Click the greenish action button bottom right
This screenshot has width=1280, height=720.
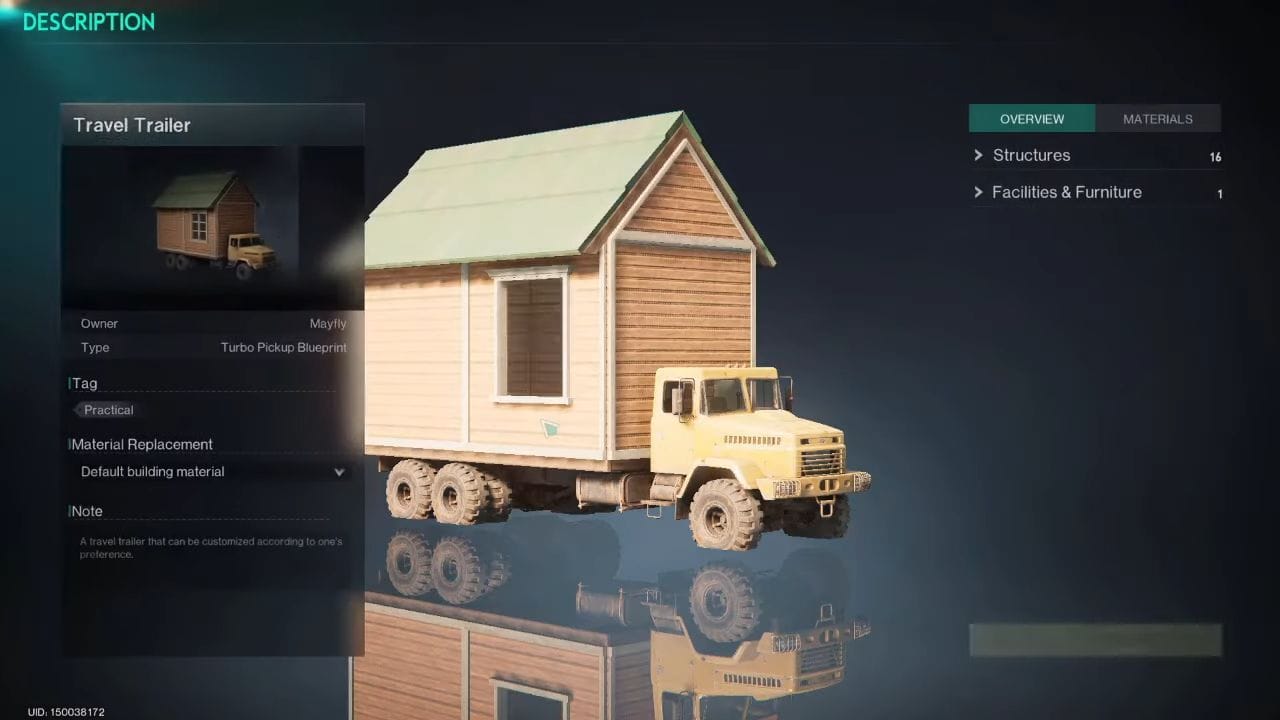click(1095, 641)
